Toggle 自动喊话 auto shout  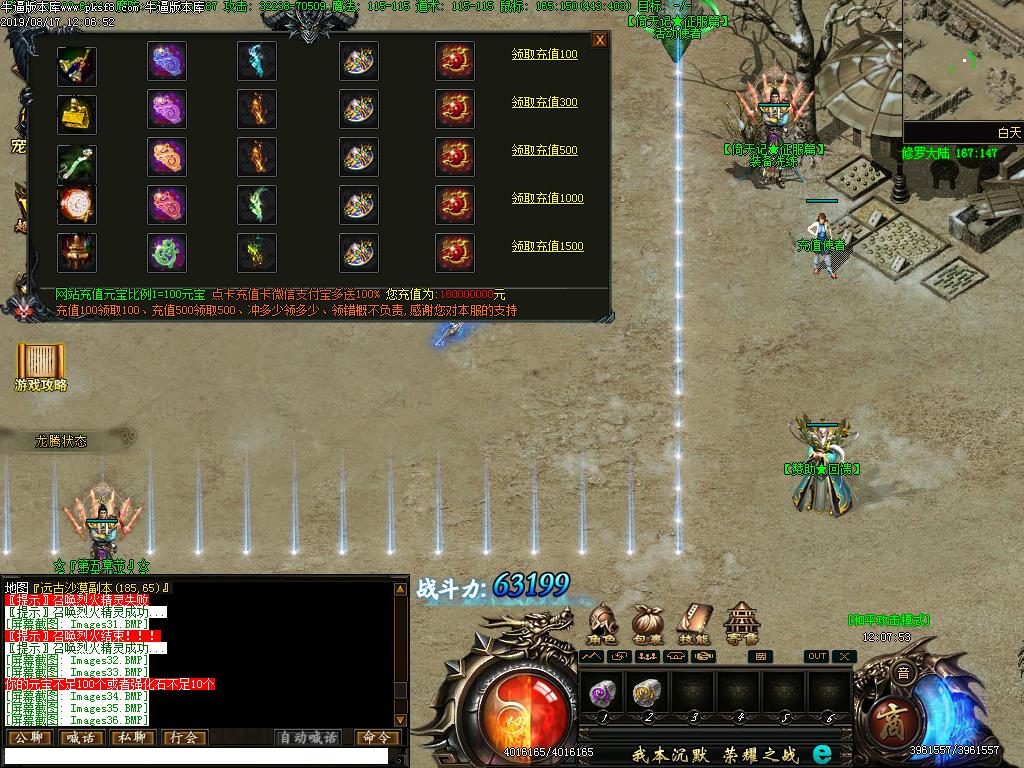(x=308, y=738)
